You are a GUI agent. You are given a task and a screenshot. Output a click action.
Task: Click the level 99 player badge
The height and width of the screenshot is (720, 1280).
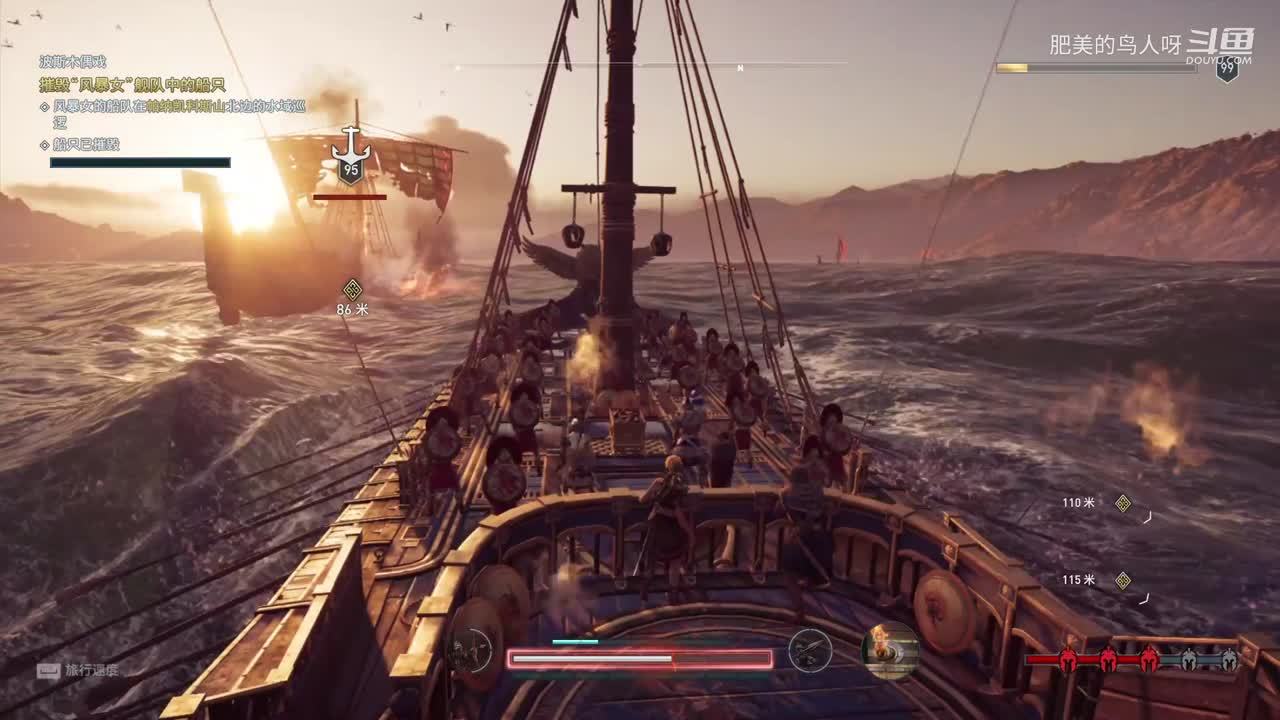click(1227, 69)
